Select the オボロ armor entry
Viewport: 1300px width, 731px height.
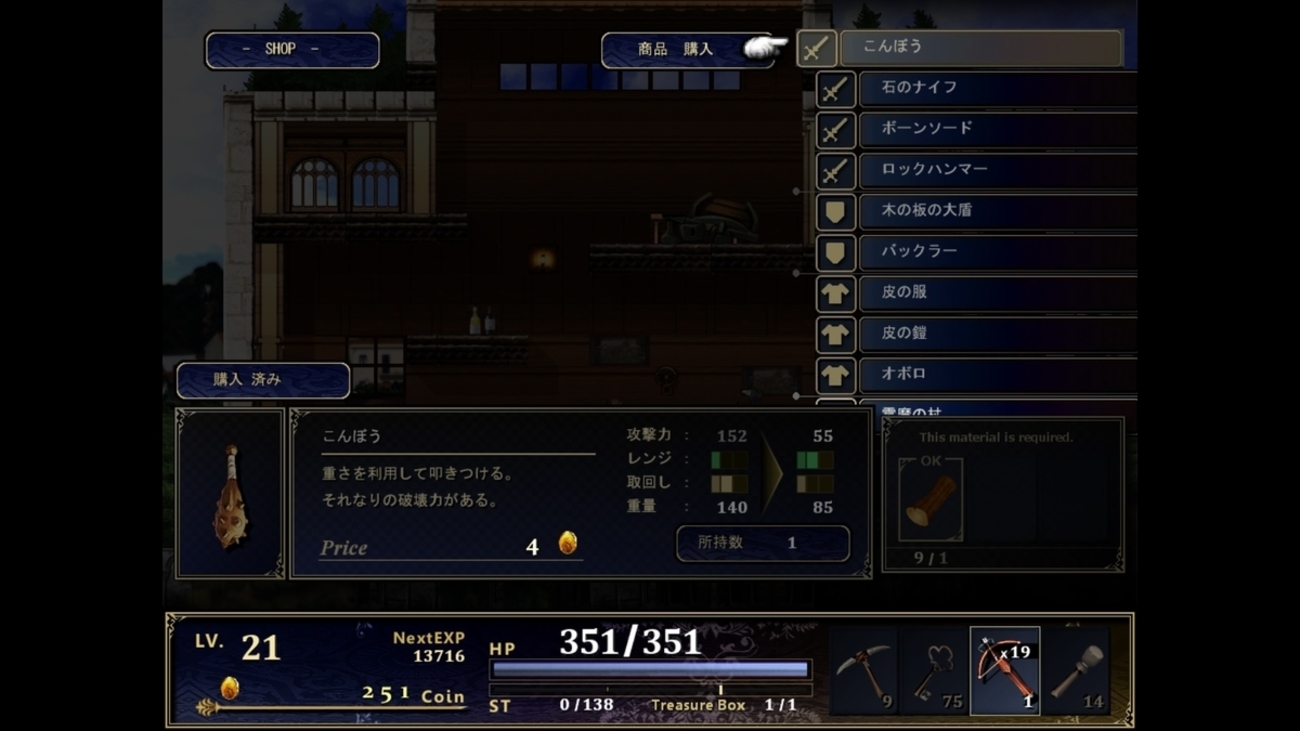[x=996, y=374]
